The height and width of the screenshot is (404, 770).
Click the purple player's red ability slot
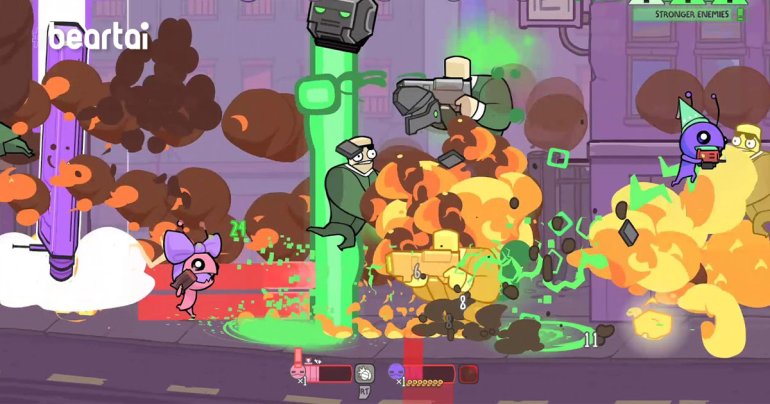(x=468, y=373)
